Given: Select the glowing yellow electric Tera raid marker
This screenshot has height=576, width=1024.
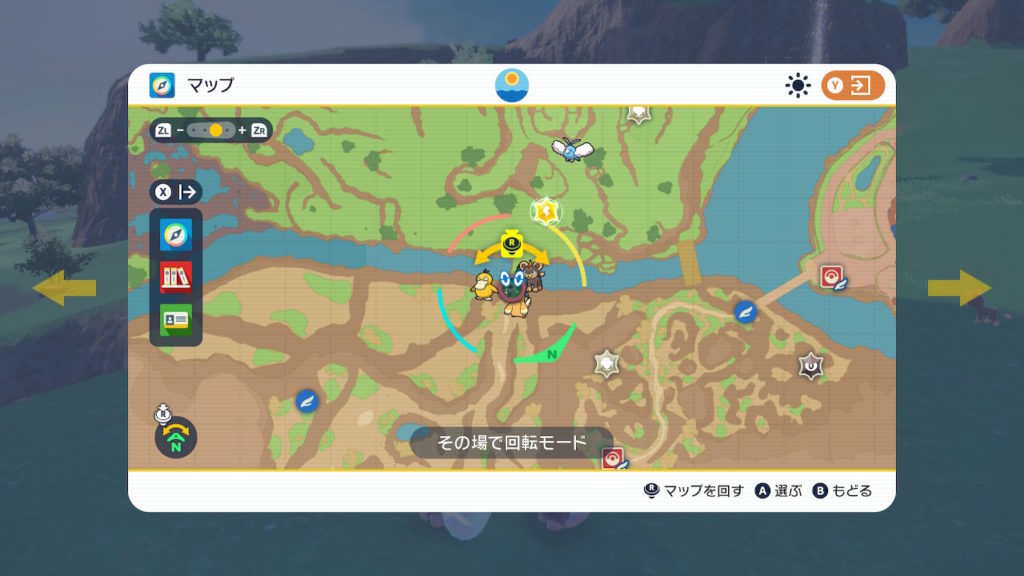Looking at the screenshot, I should click(x=545, y=211).
